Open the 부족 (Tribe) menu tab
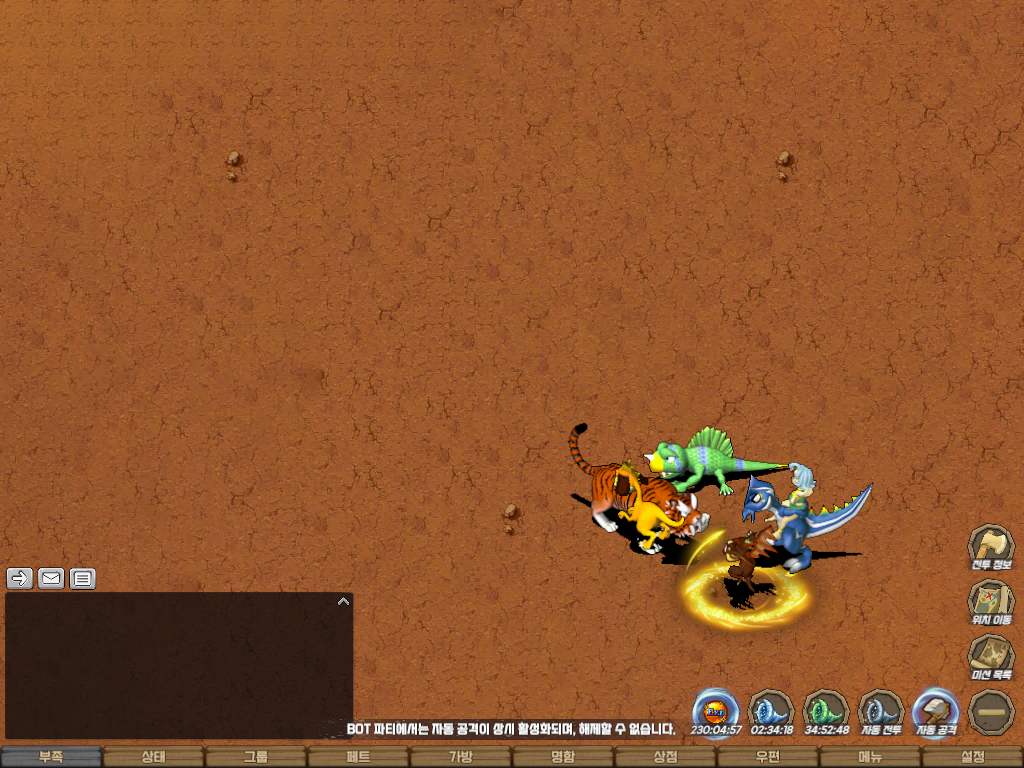The image size is (1024, 768). pyautogui.click(x=51, y=757)
